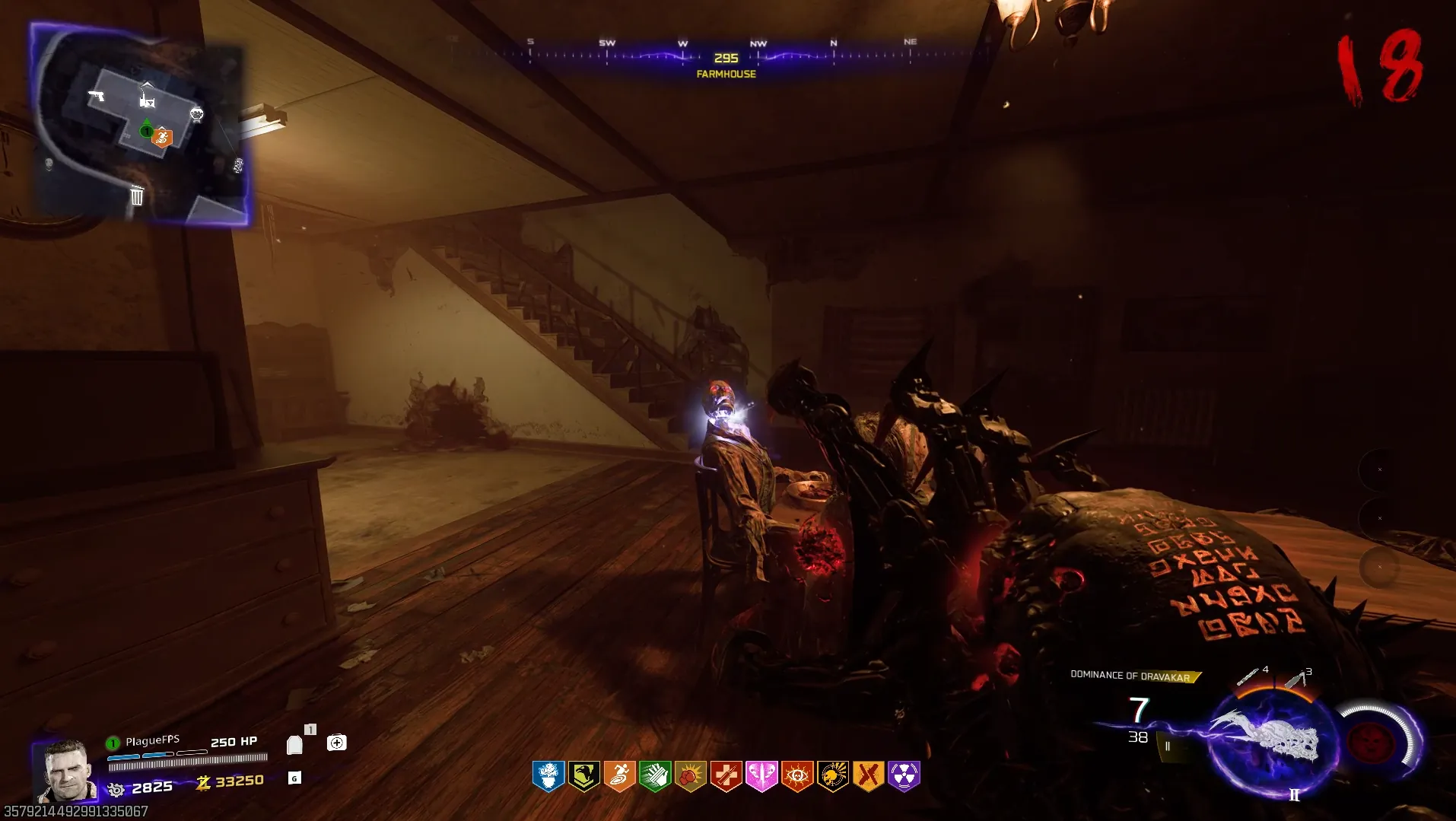Viewport: 1456px width, 821px height.
Task: Choose the pink Elemental Pop perk icon
Action: coord(761,776)
